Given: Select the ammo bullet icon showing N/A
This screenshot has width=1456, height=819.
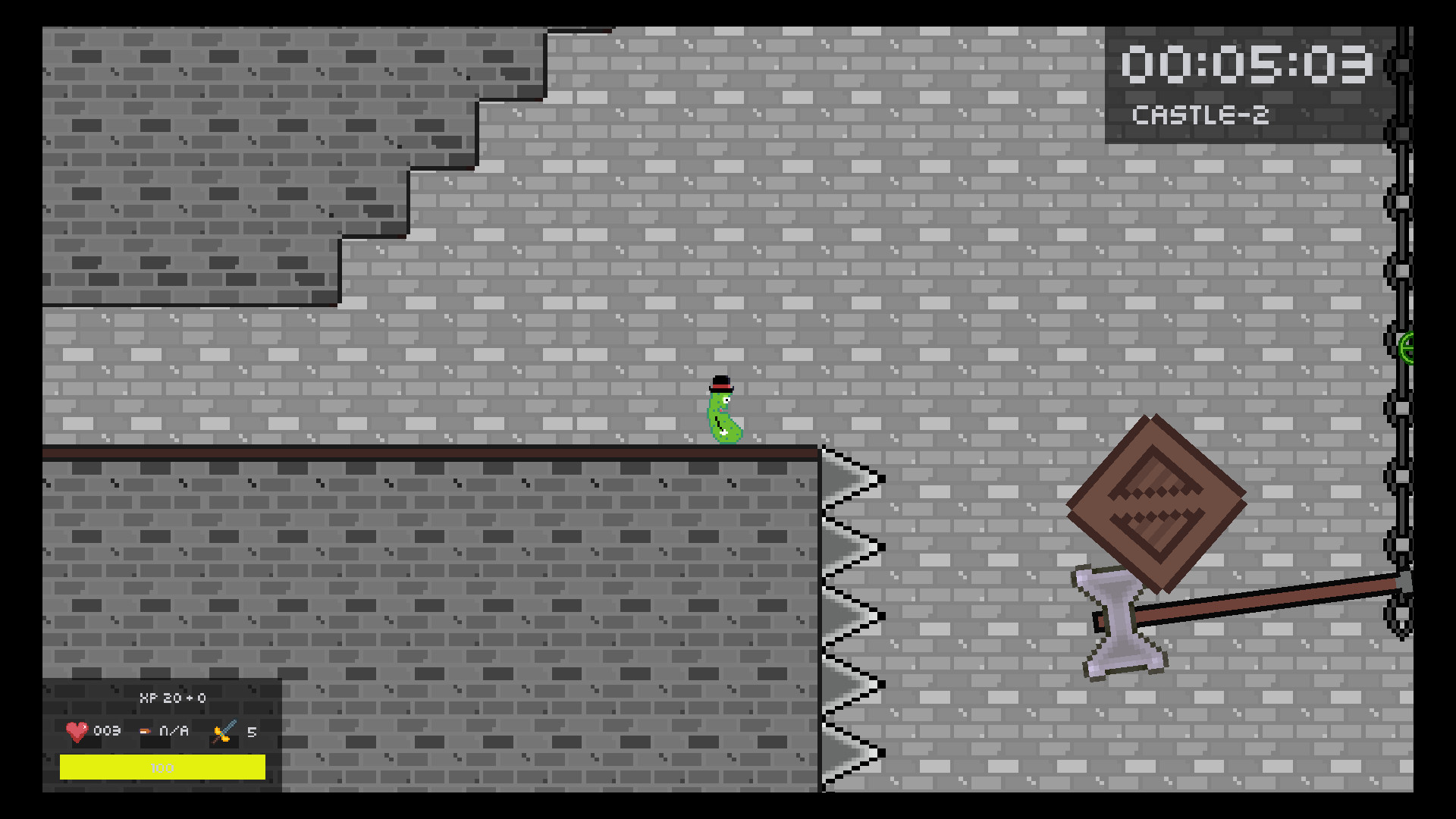Looking at the screenshot, I should point(144,733).
